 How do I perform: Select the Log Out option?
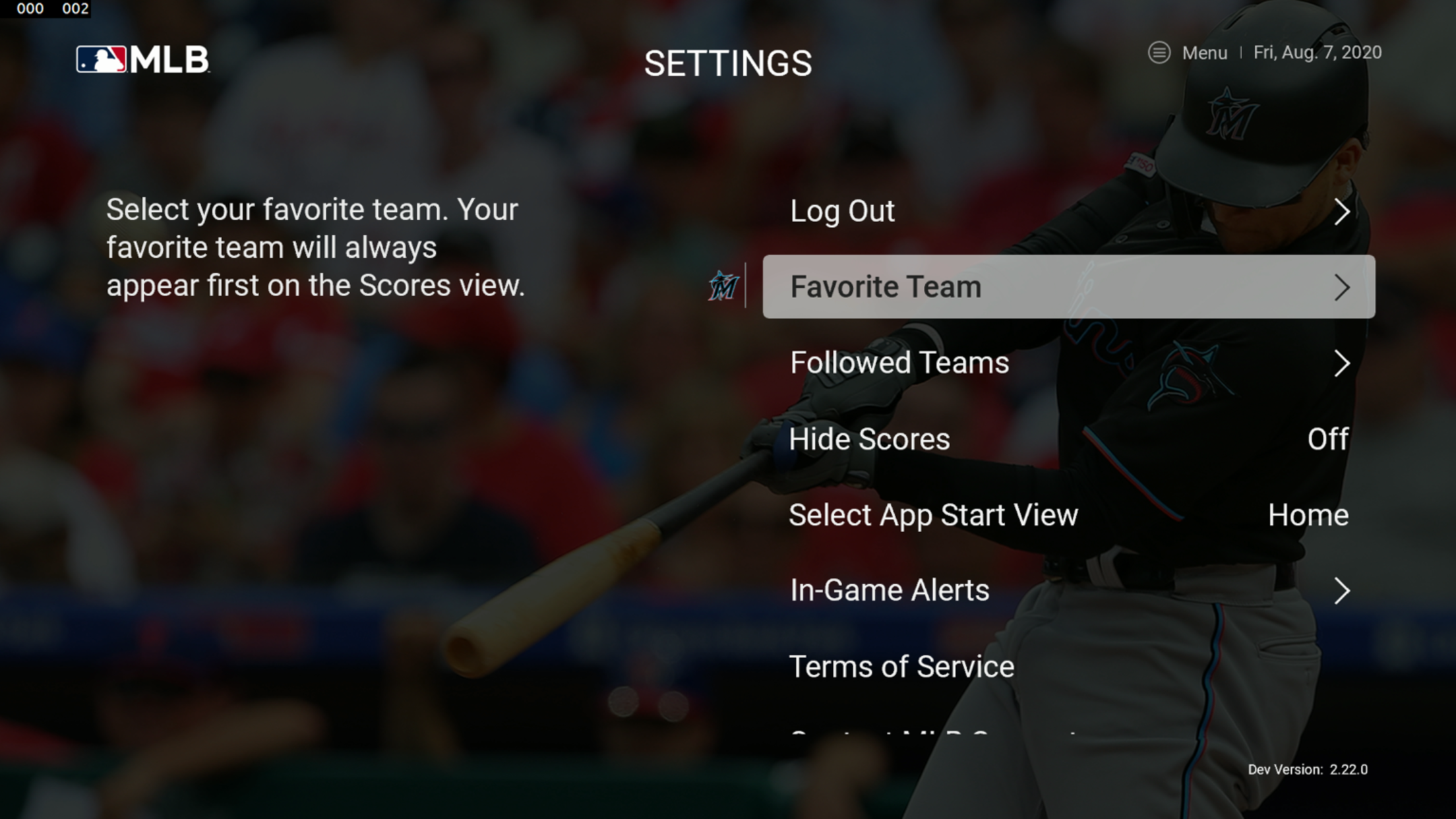click(1068, 212)
